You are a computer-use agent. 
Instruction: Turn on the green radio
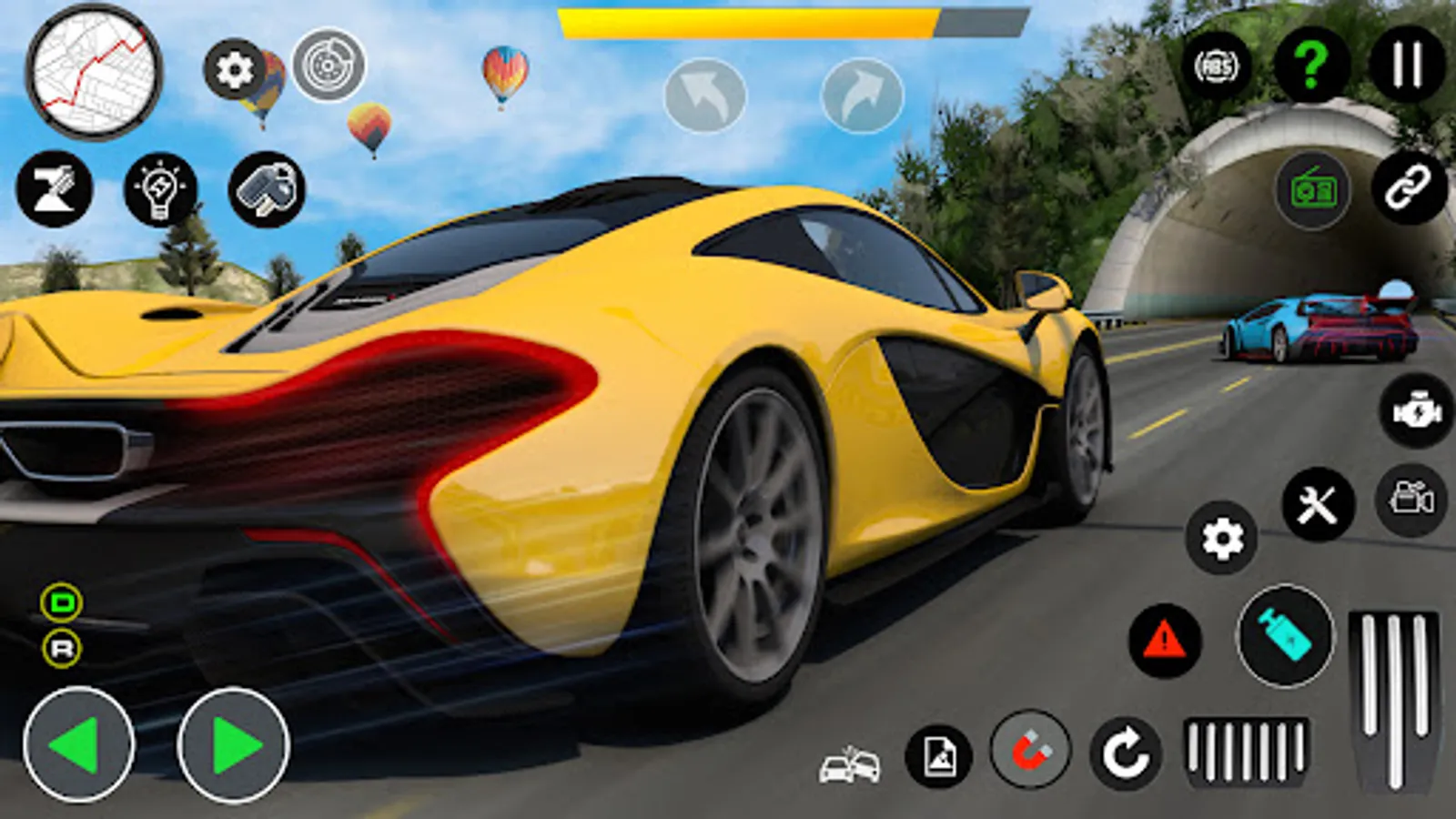[1312, 191]
